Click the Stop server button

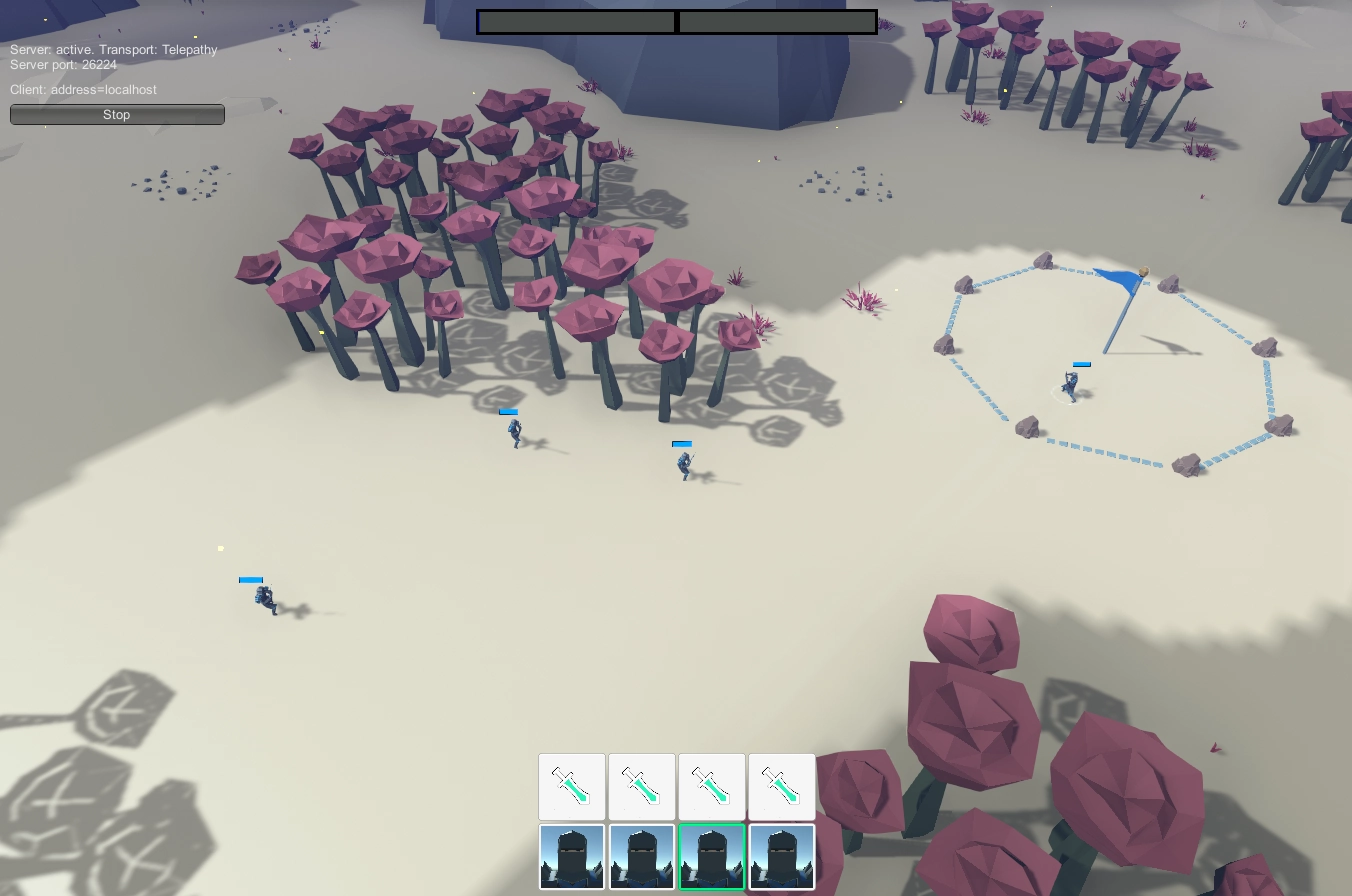point(117,115)
